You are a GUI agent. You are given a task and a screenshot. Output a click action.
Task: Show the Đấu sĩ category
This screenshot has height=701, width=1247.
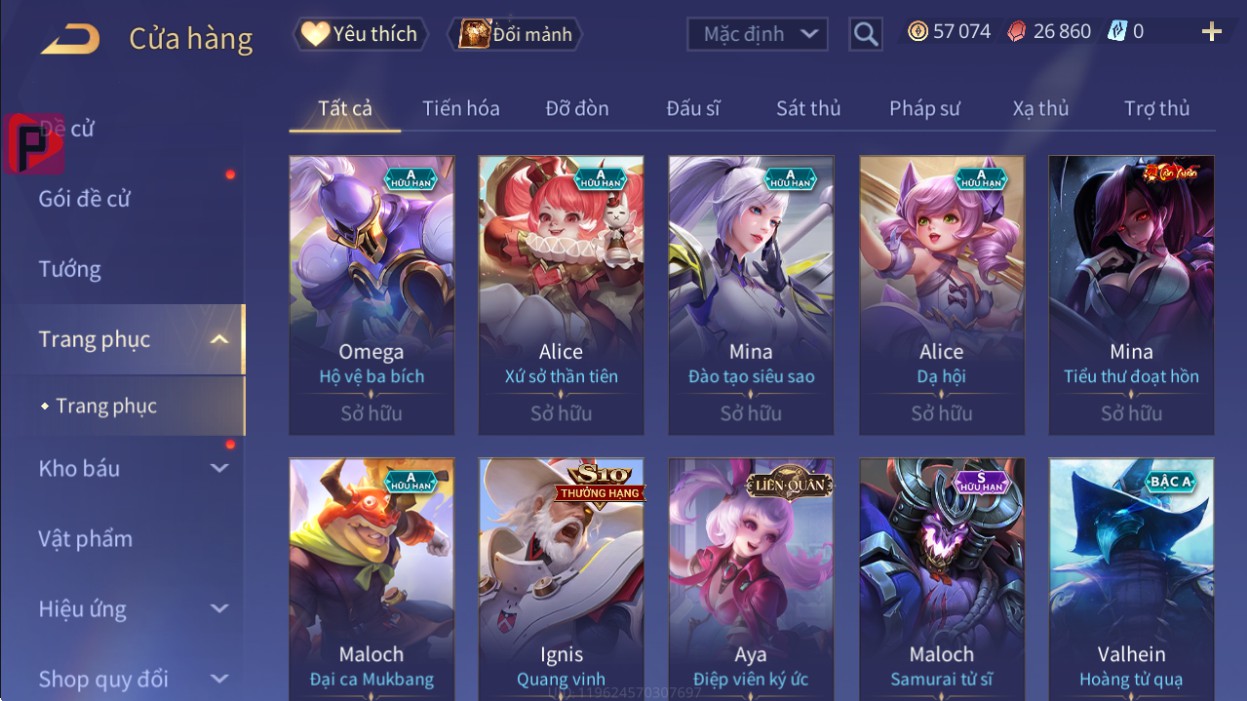tap(693, 108)
